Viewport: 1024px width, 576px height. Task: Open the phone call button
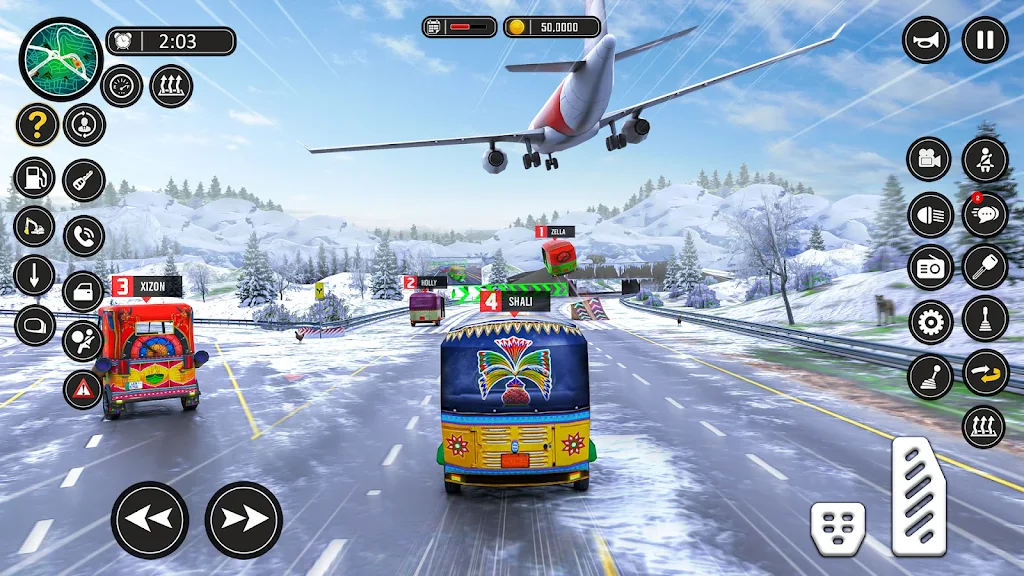click(84, 237)
